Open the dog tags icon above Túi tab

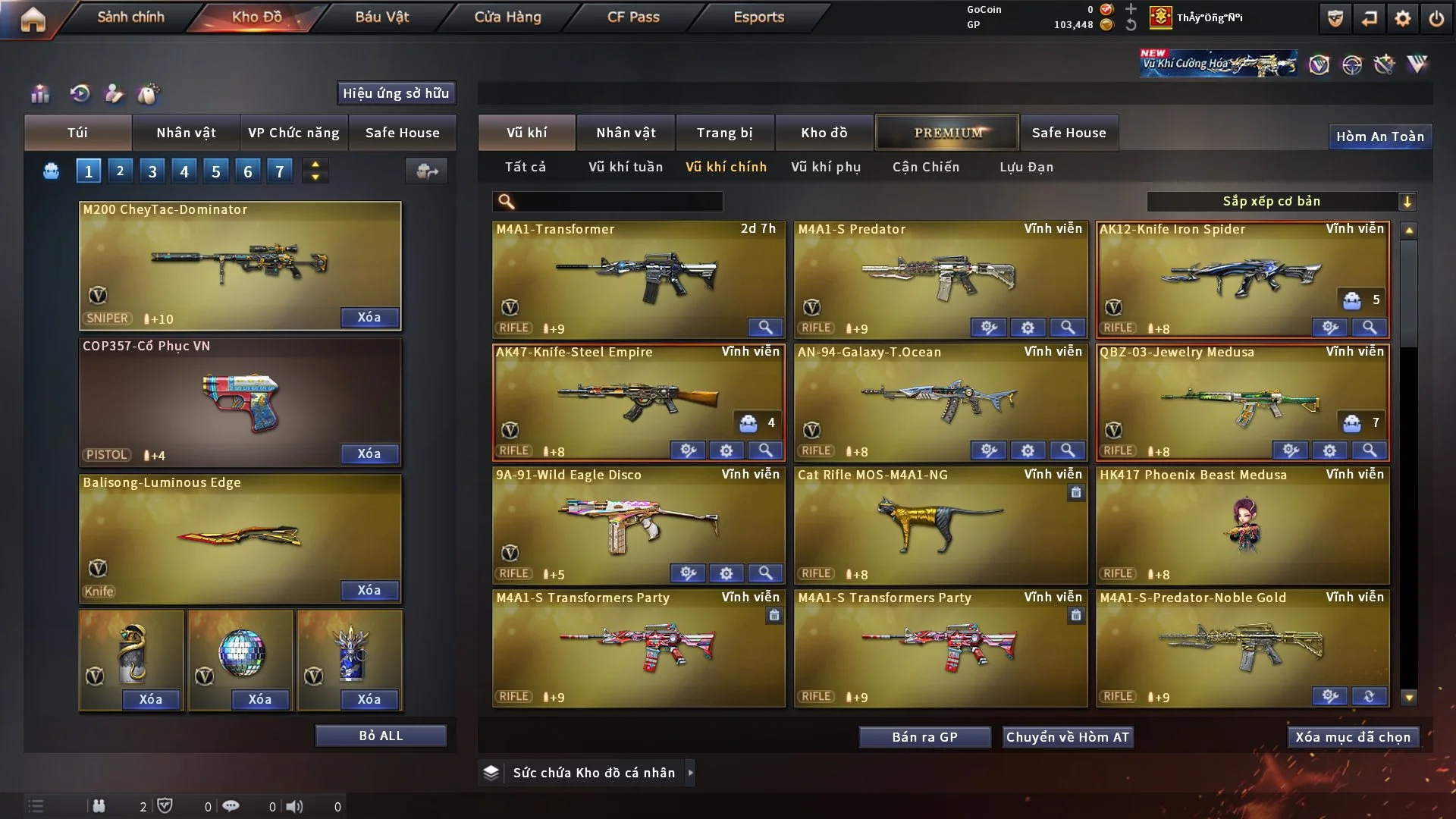149,94
